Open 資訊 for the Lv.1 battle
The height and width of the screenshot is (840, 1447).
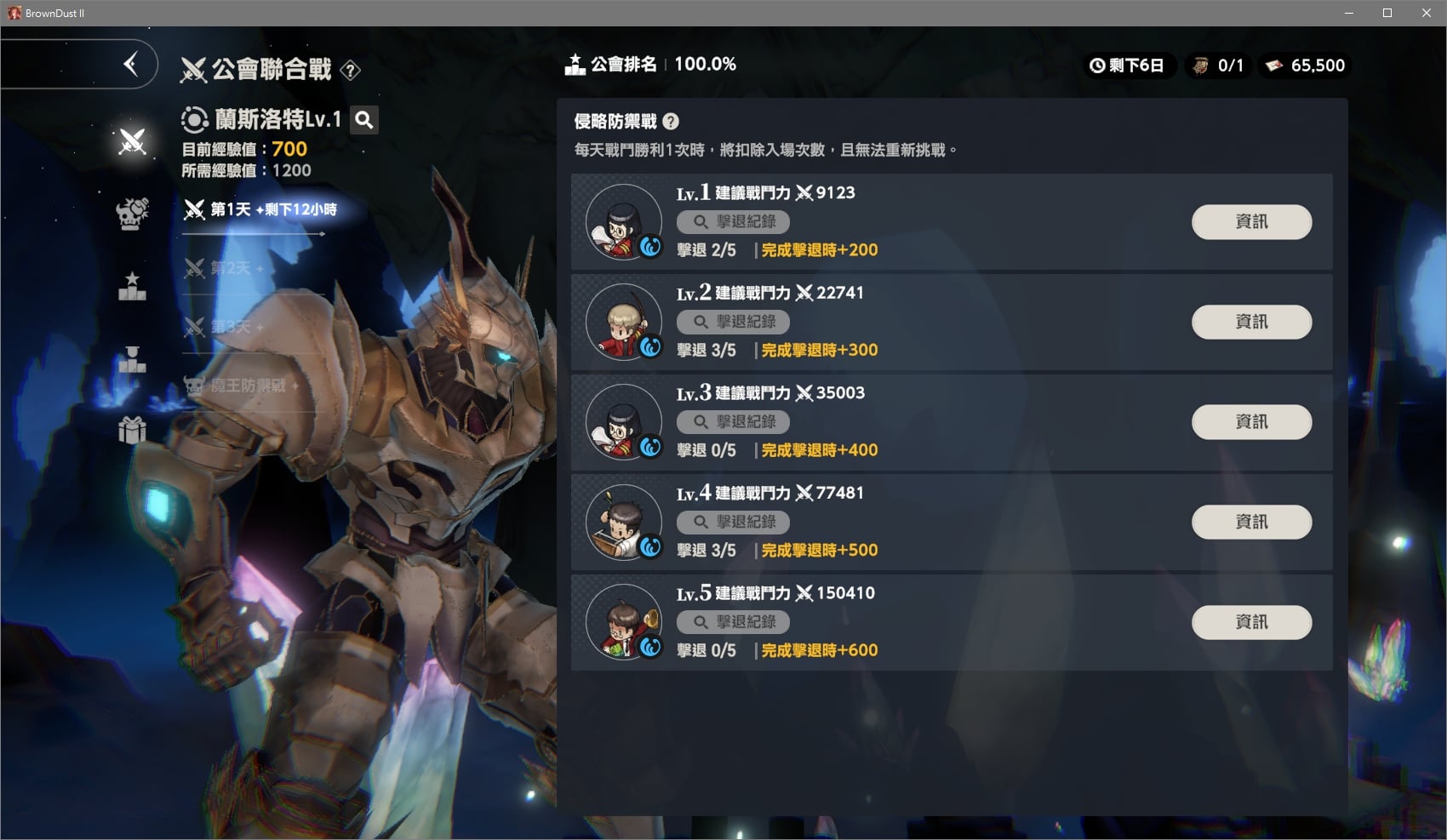pyautogui.click(x=1251, y=222)
